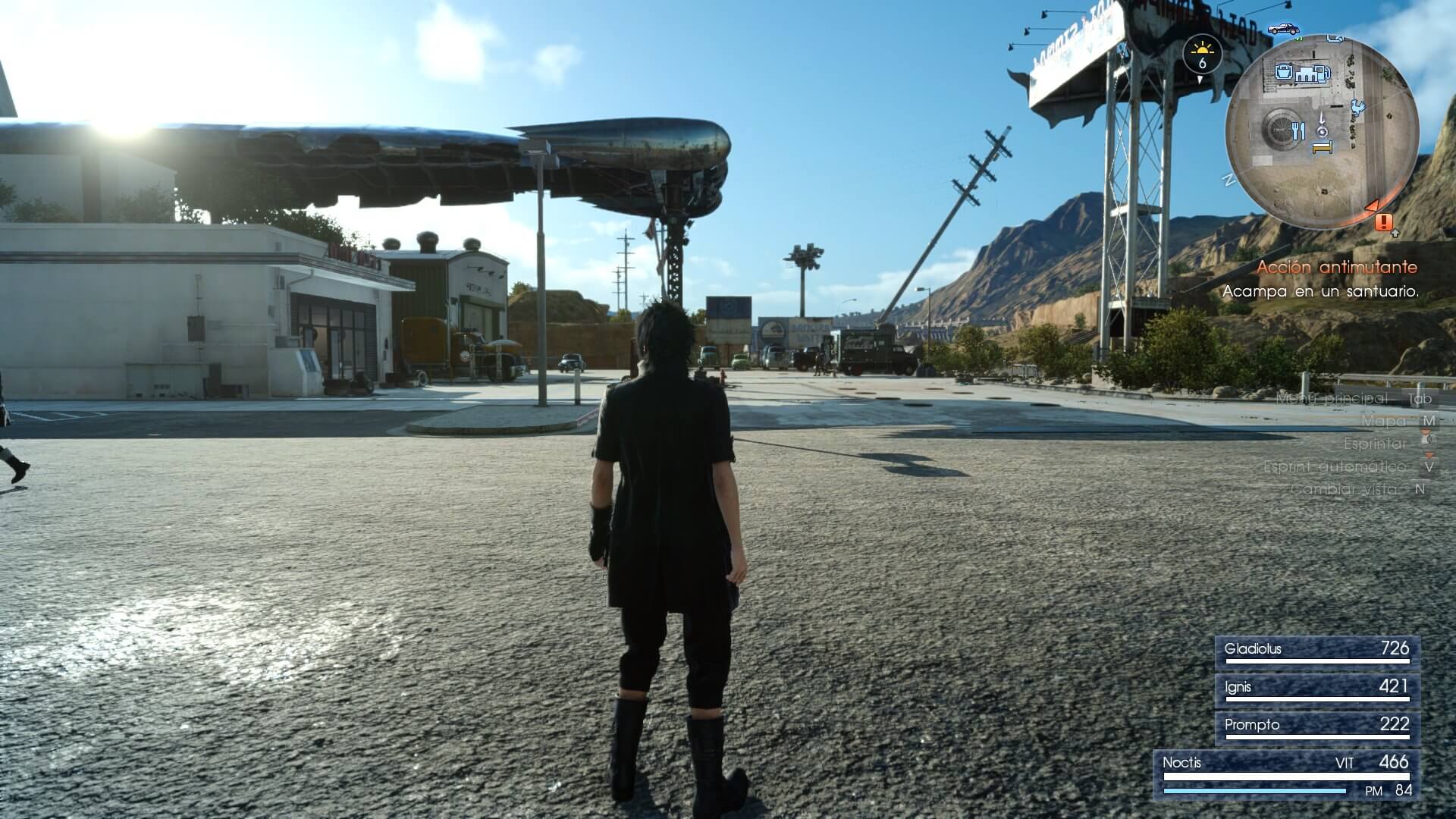
Task: Open the Acción antimutante quest tracker
Action: 1336,267
